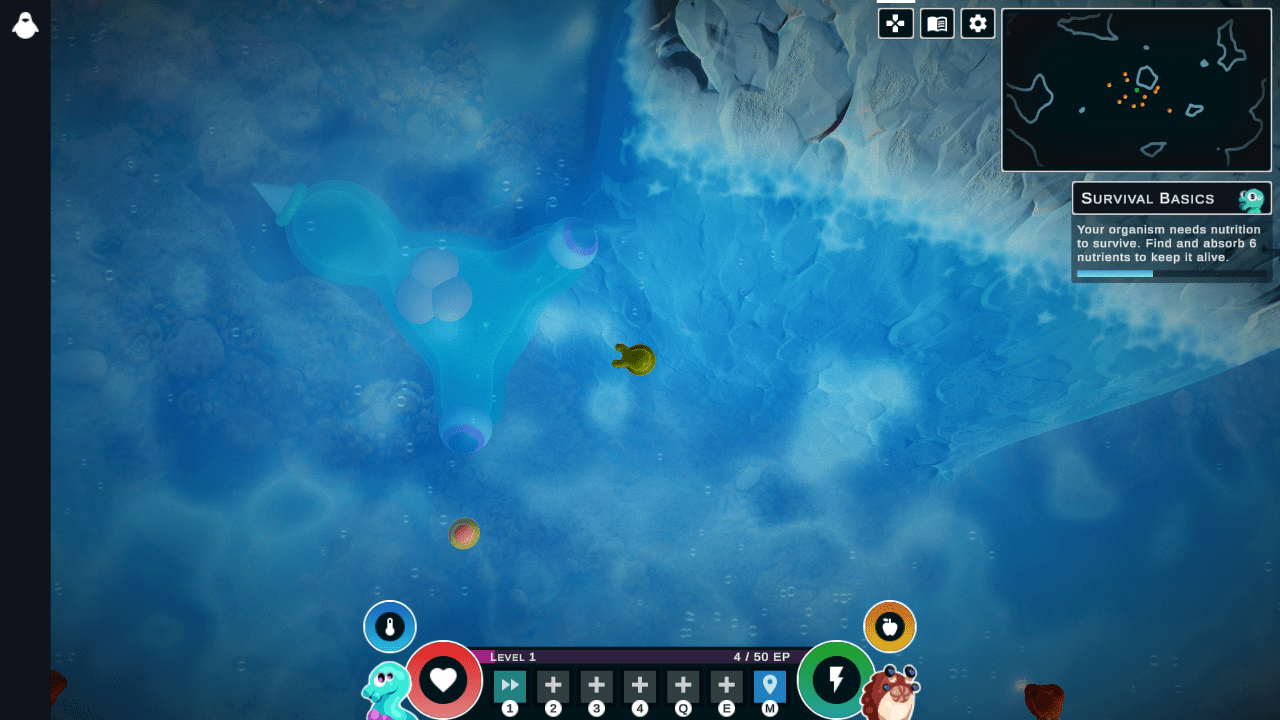The width and height of the screenshot is (1280, 720).
Task: Select the blue thermometer temperature icon
Action: (390, 627)
